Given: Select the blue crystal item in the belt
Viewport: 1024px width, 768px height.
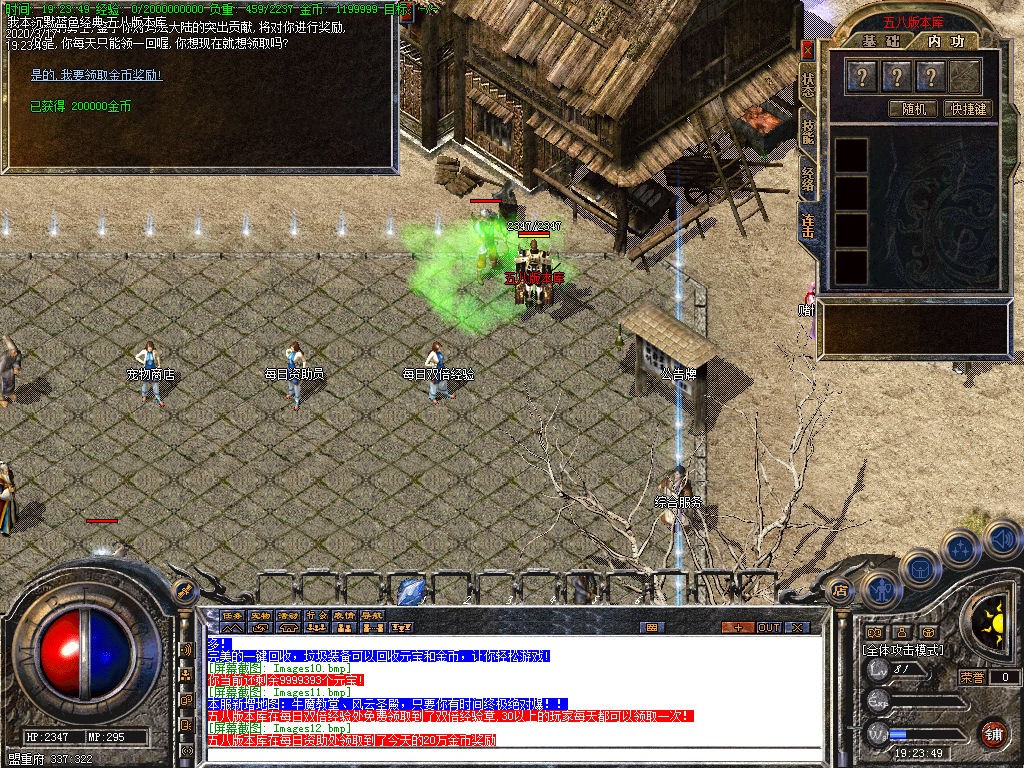Looking at the screenshot, I should click(410, 591).
